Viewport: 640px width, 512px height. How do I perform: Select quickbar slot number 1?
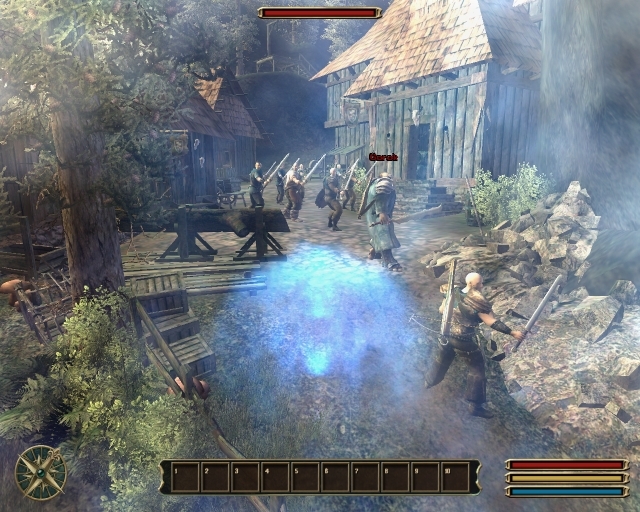[x=185, y=477]
